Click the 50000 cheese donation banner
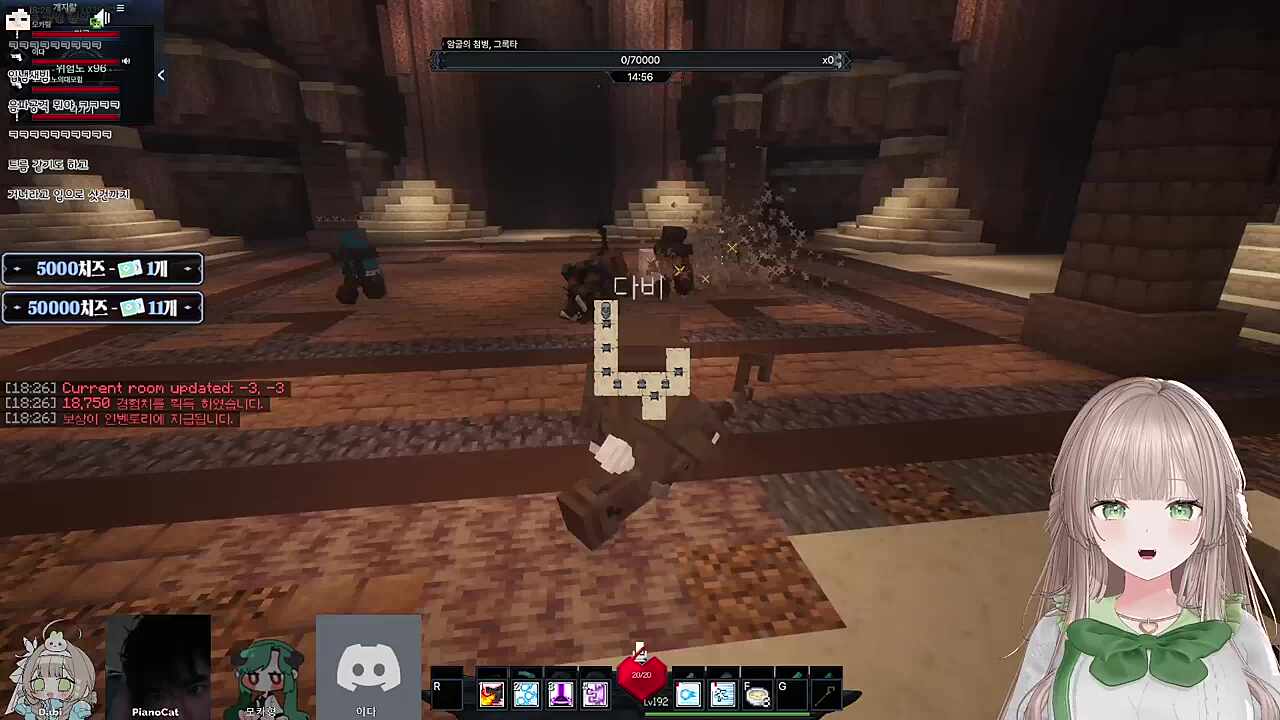The image size is (1280, 720). click(102, 308)
